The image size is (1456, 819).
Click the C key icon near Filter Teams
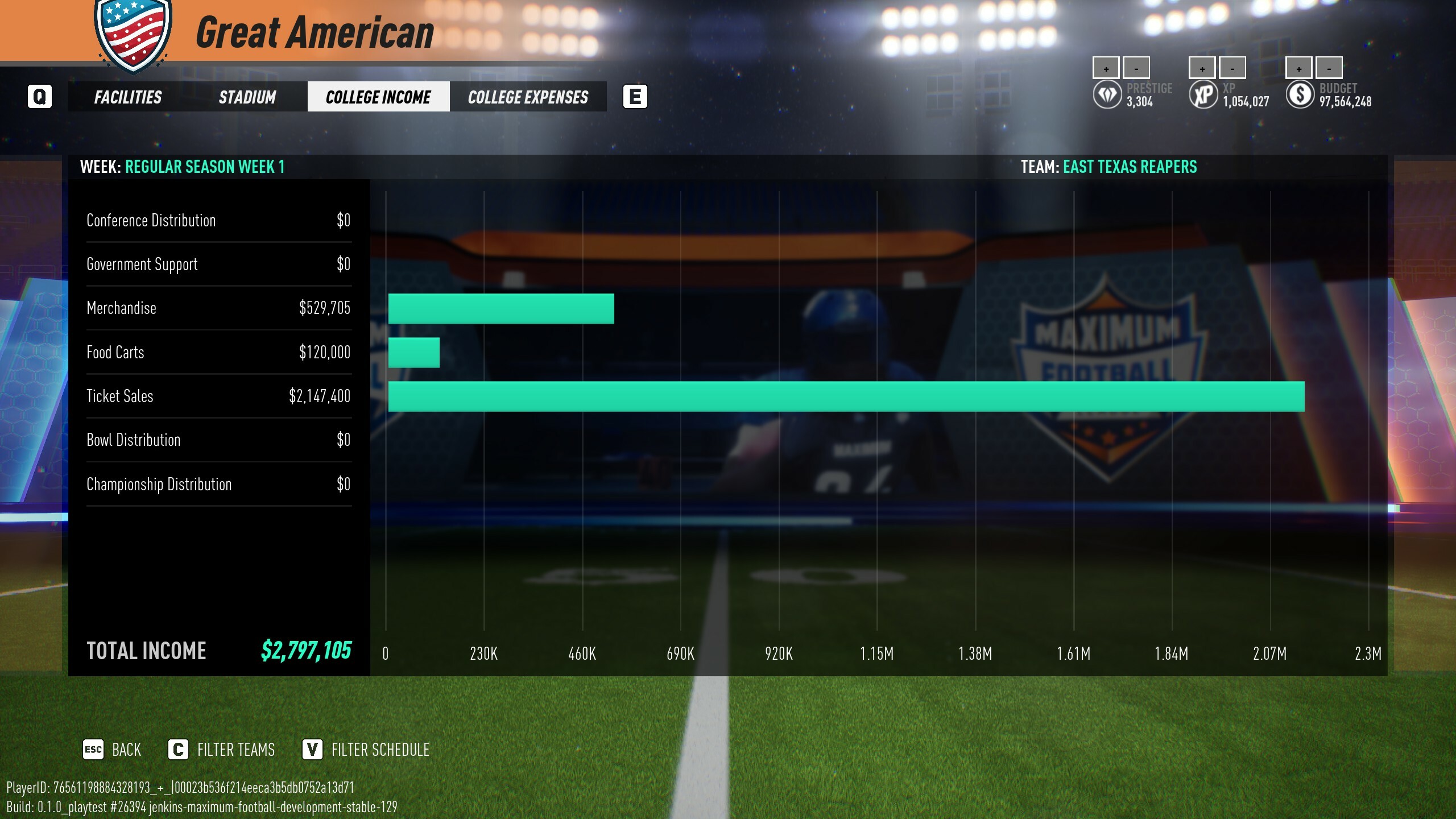pyautogui.click(x=179, y=750)
